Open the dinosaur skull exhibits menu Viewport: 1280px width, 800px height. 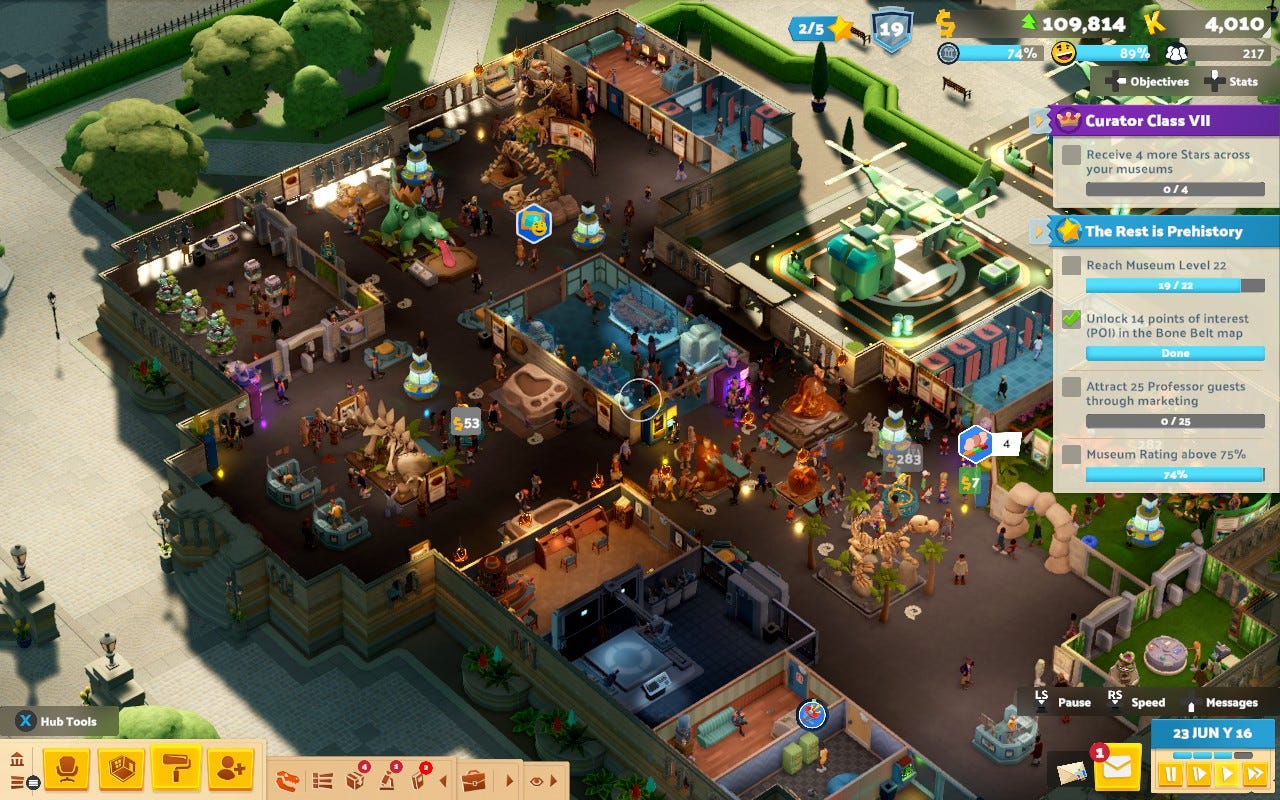coord(288,780)
